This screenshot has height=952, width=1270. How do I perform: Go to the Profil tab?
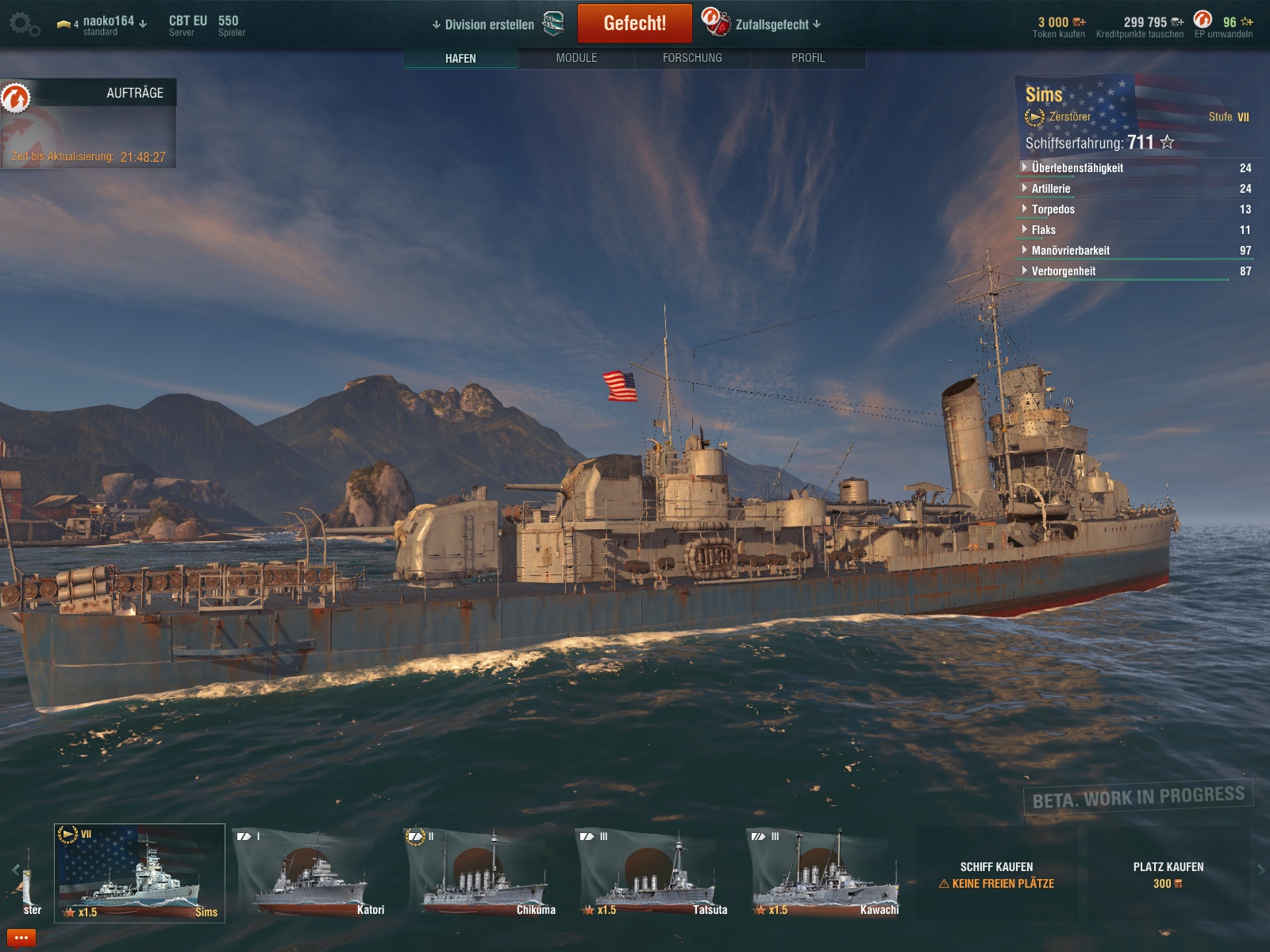807,58
